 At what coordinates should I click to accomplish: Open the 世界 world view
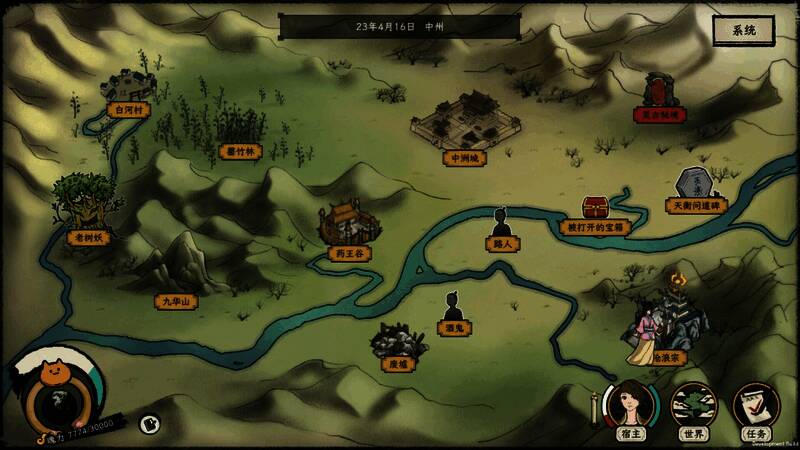tap(693, 406)
